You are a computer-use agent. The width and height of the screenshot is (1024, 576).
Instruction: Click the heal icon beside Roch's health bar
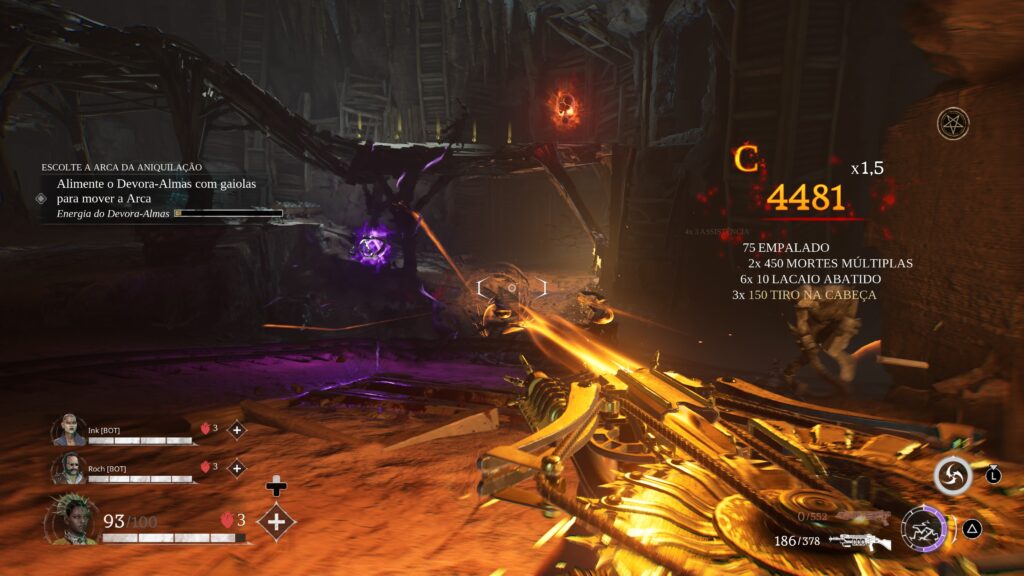[237, 467]
